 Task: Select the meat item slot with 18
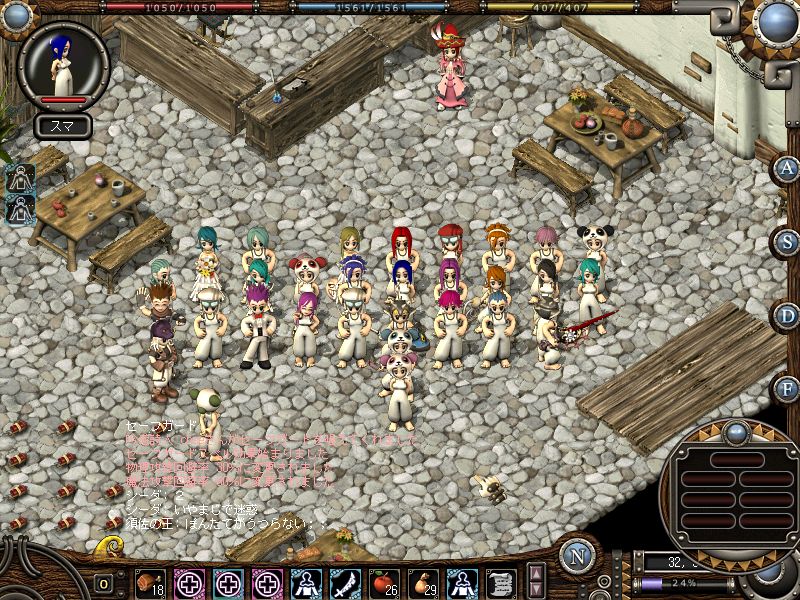click(152, 582)
